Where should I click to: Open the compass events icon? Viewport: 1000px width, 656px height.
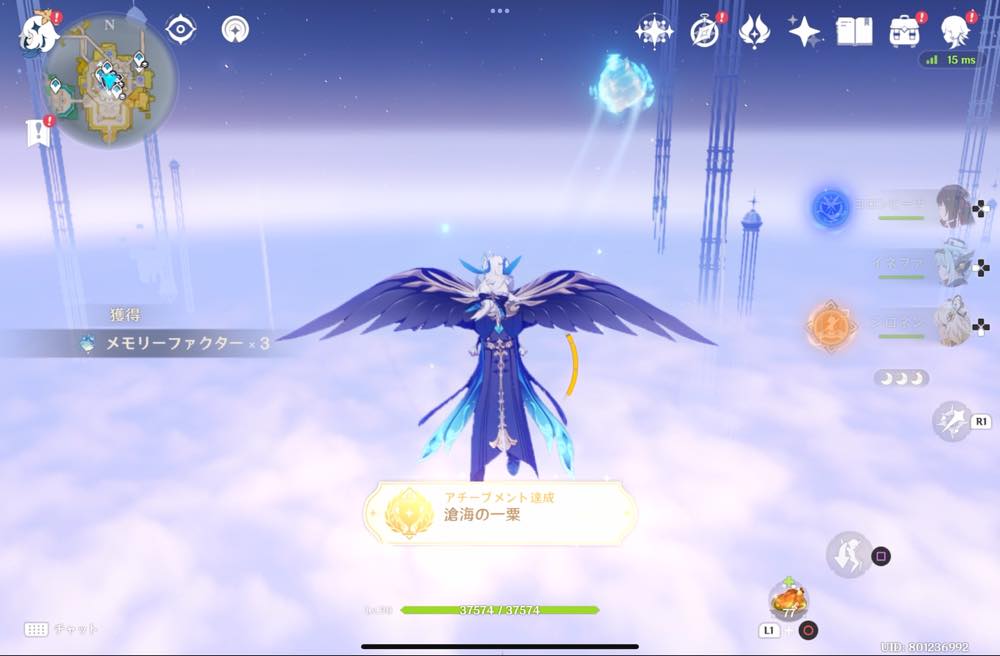click(x=705, y=32)
